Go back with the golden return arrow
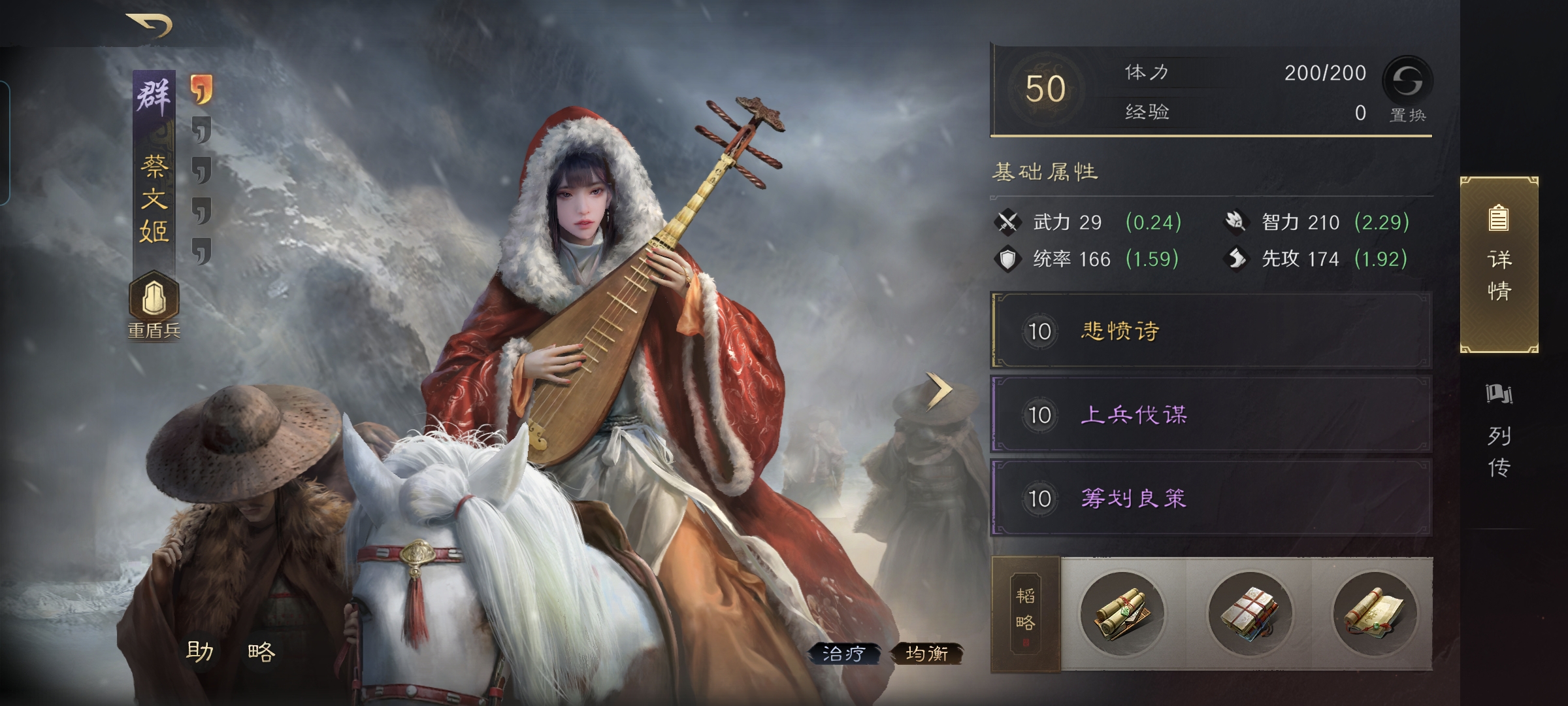The width and height of the screenshot is (1568, 706). click(x=150, y=26)
